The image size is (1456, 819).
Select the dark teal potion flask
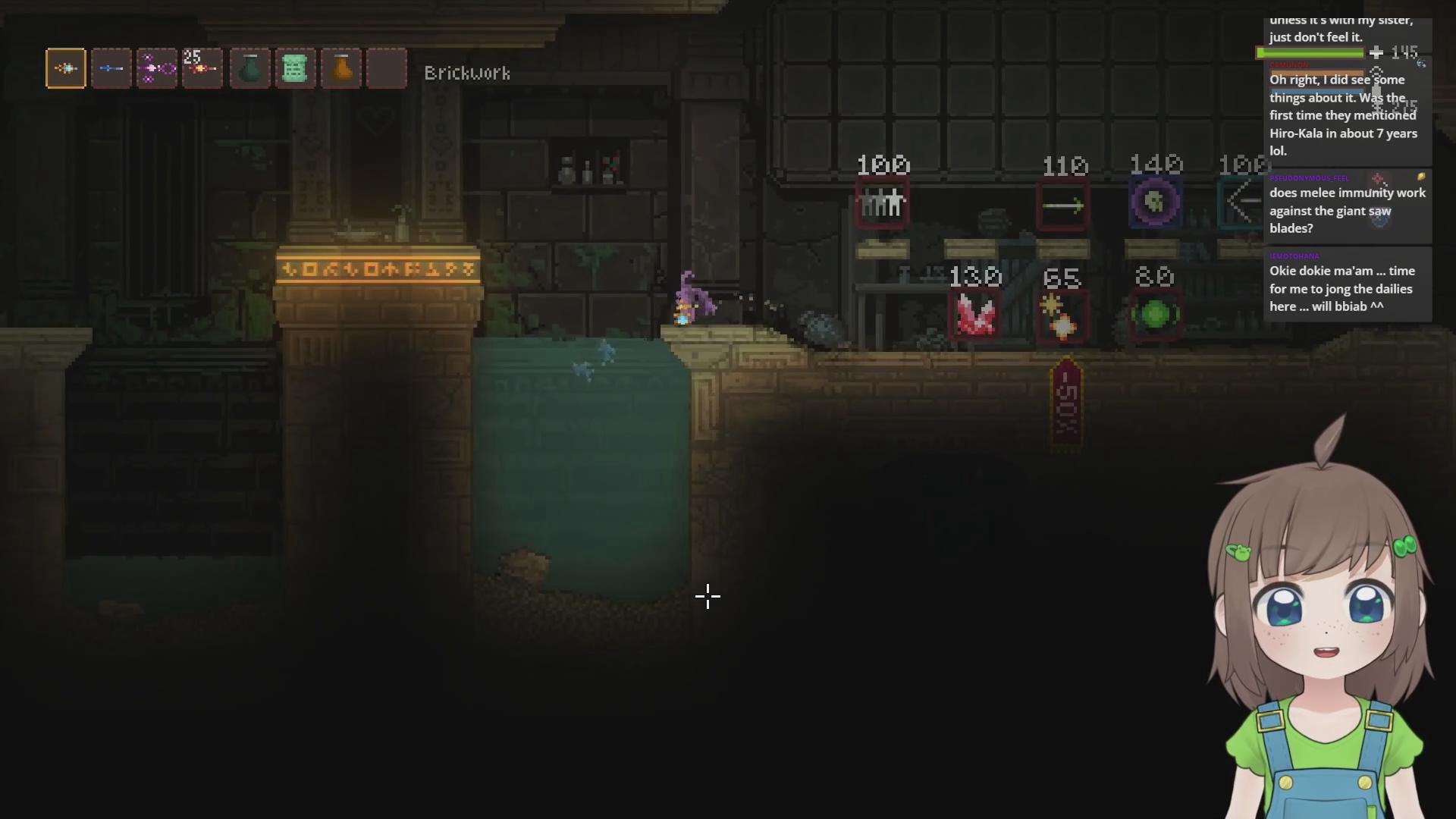click(250, 69)
